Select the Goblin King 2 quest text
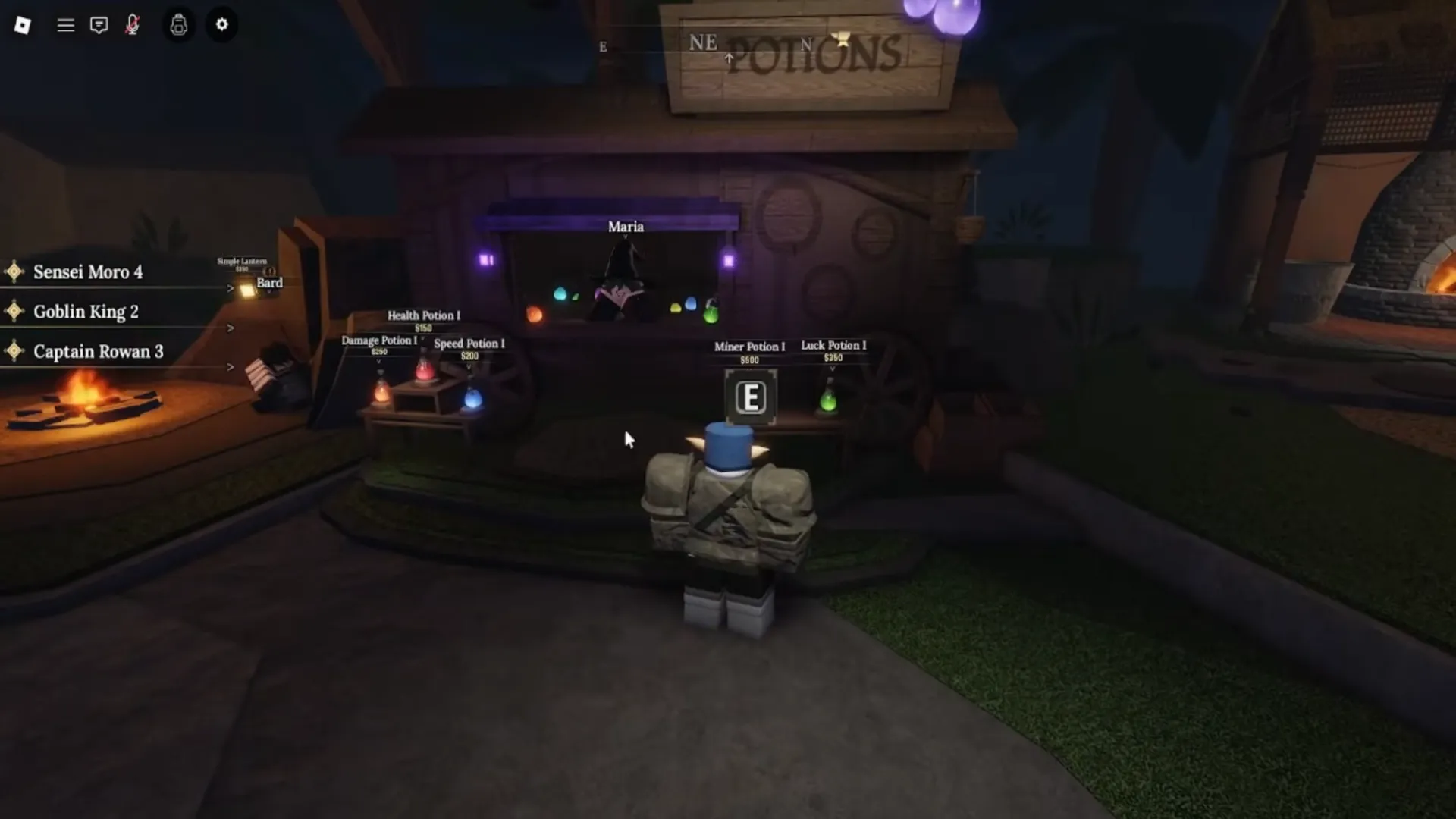This screenshot has height=819, width=1456. (x=86, y=311)
